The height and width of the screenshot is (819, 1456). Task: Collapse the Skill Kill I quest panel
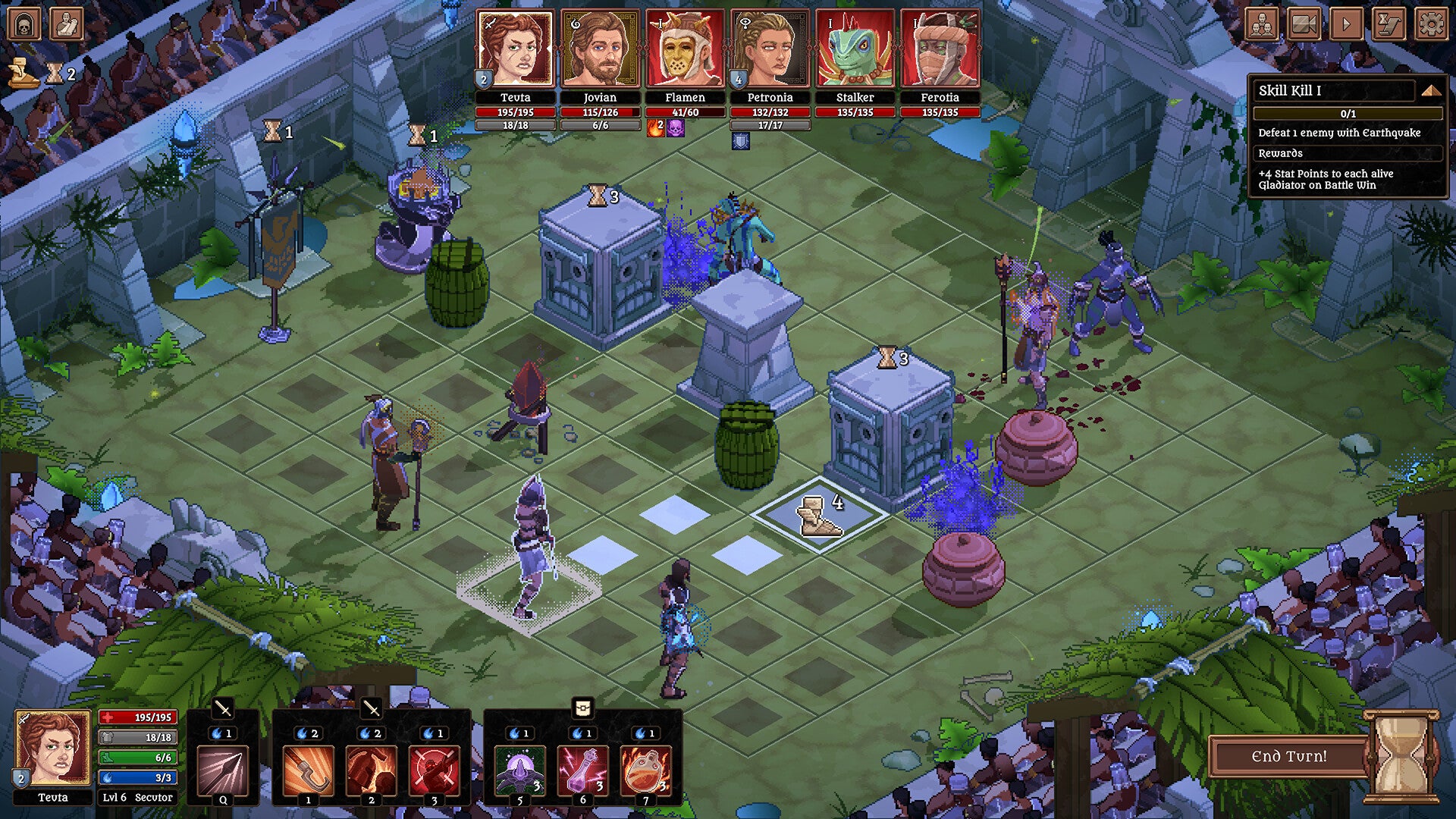point(1432,89)
